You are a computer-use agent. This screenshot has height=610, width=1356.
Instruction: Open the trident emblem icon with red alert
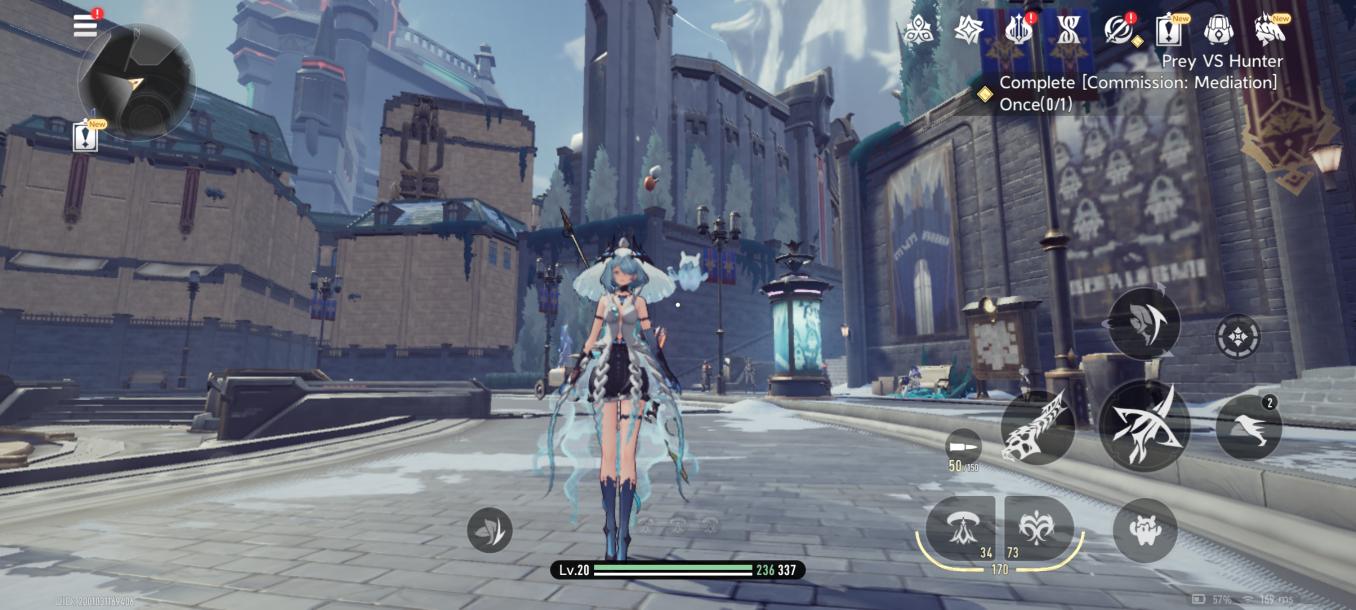pyautogui.click(x=1018, y=31)
